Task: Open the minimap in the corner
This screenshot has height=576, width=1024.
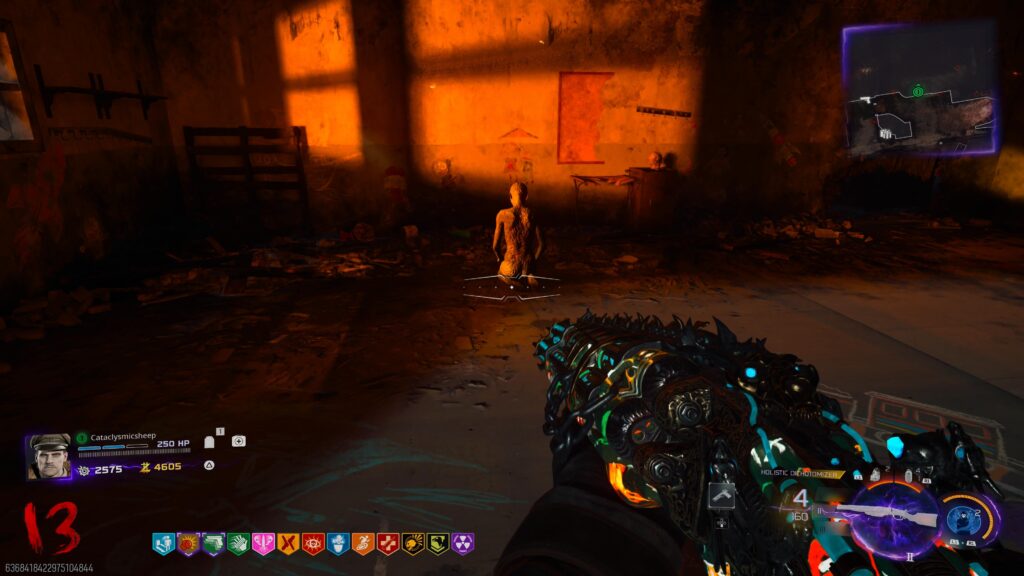Action: tap(919, 89)
